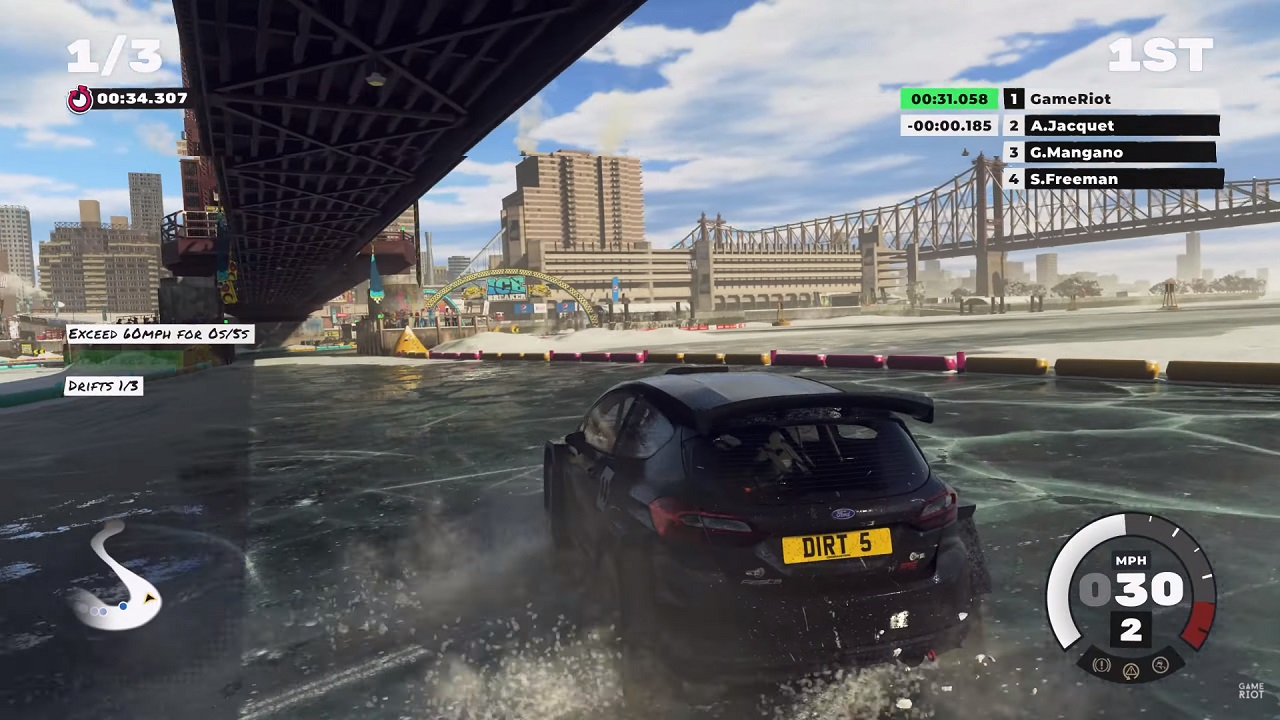Click the skidding car traction control icon
Image resolution: width=1280 pixels, height=720 pixels.
1161,664
